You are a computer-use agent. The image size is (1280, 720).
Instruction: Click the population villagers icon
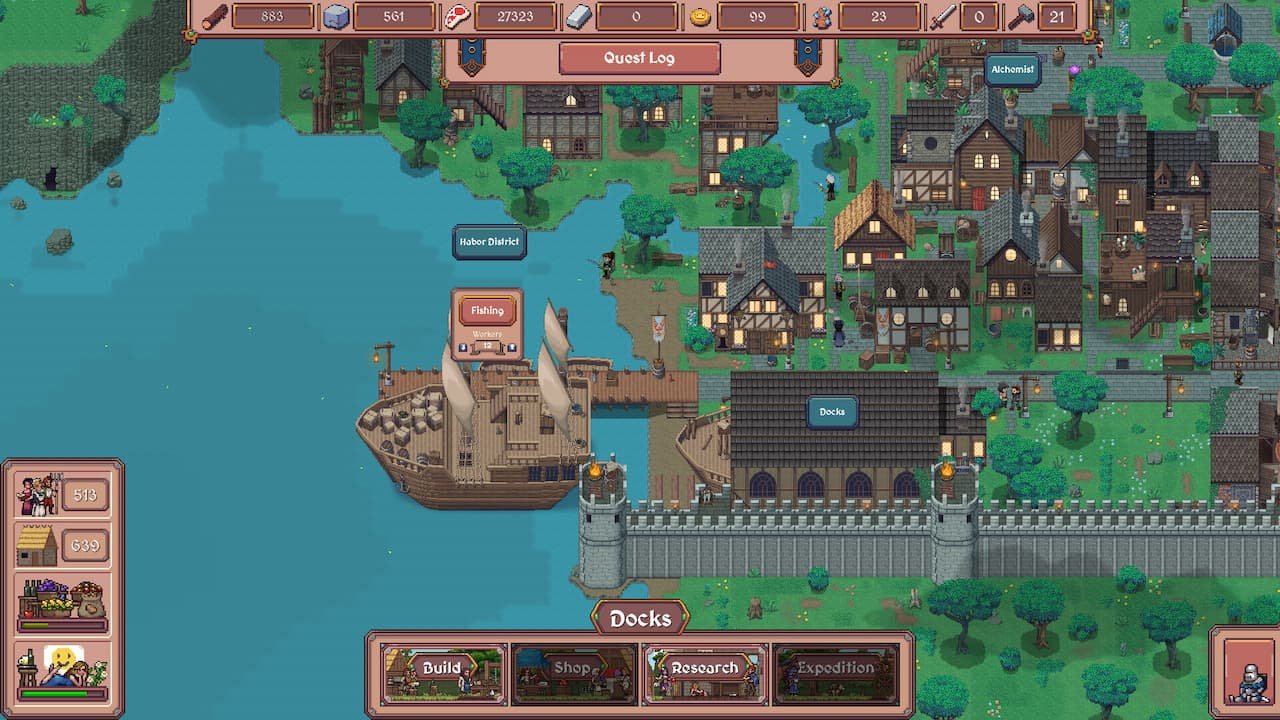click(38, 495)
